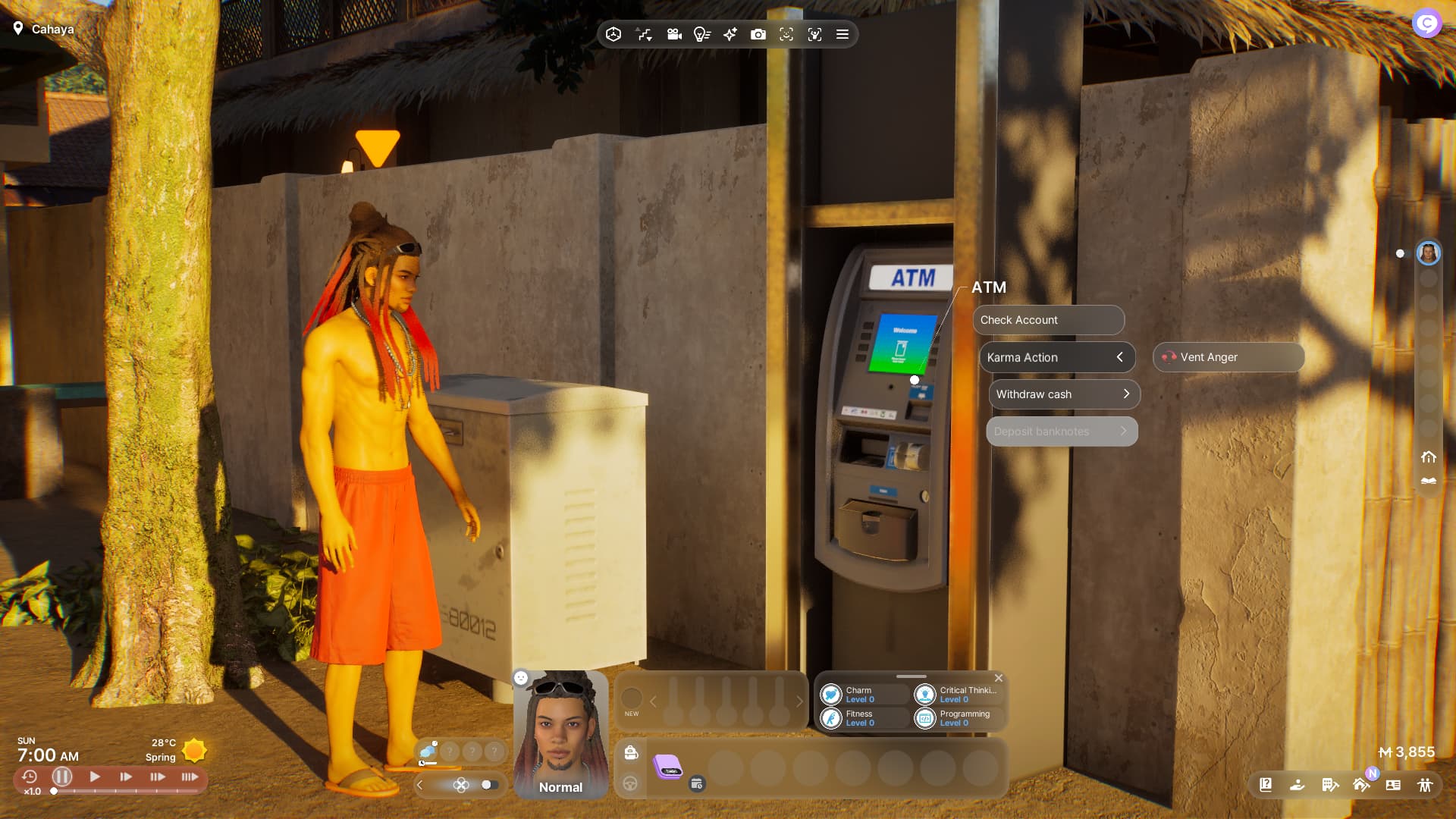The height and width of the screenshot is (819, 1456).
Task: Toggle the lightbulb lighting option
Action: [701, 34]
